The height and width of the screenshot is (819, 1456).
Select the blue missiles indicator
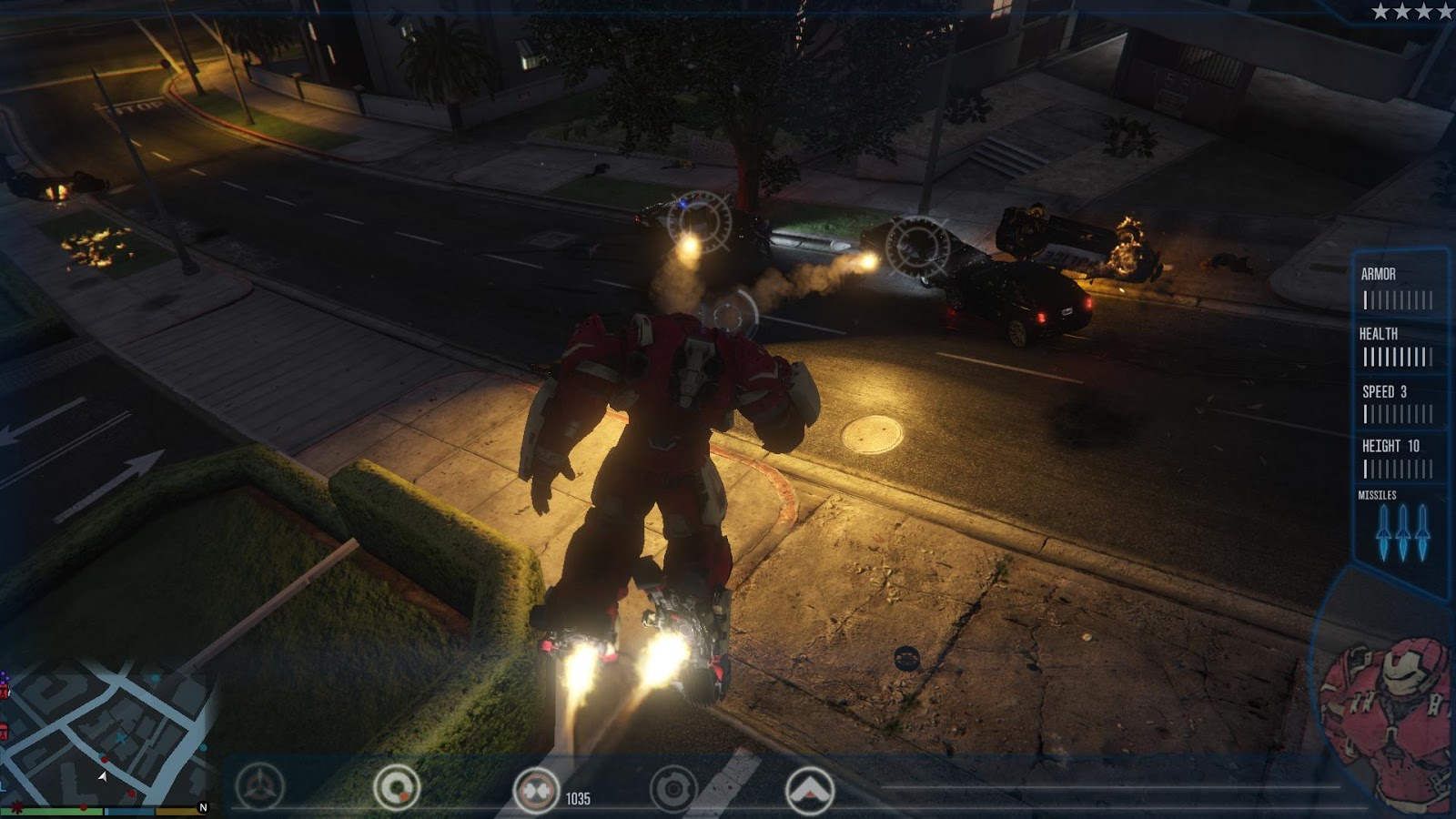(1402, 531)
